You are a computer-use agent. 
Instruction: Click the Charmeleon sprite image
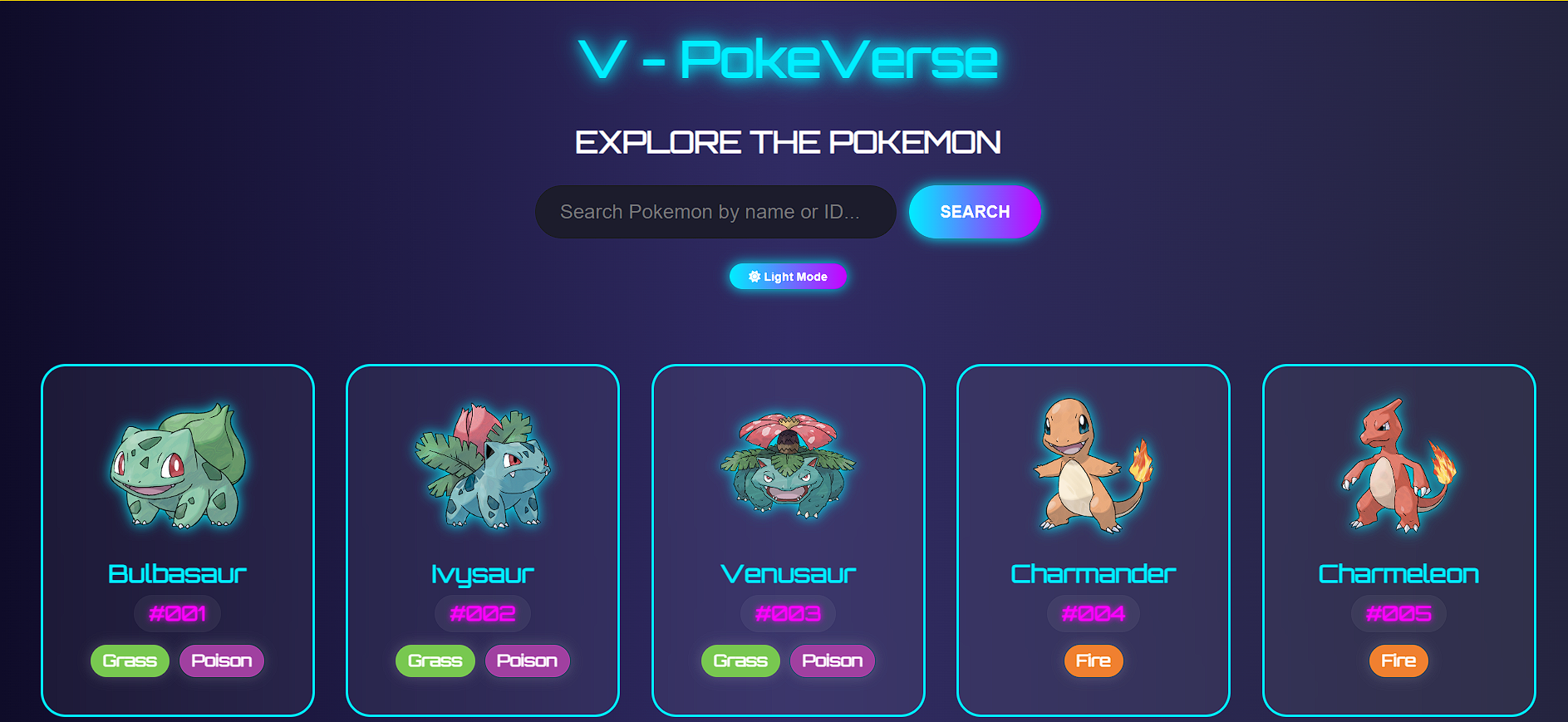pyautogui.click(x=1398, y=469)
